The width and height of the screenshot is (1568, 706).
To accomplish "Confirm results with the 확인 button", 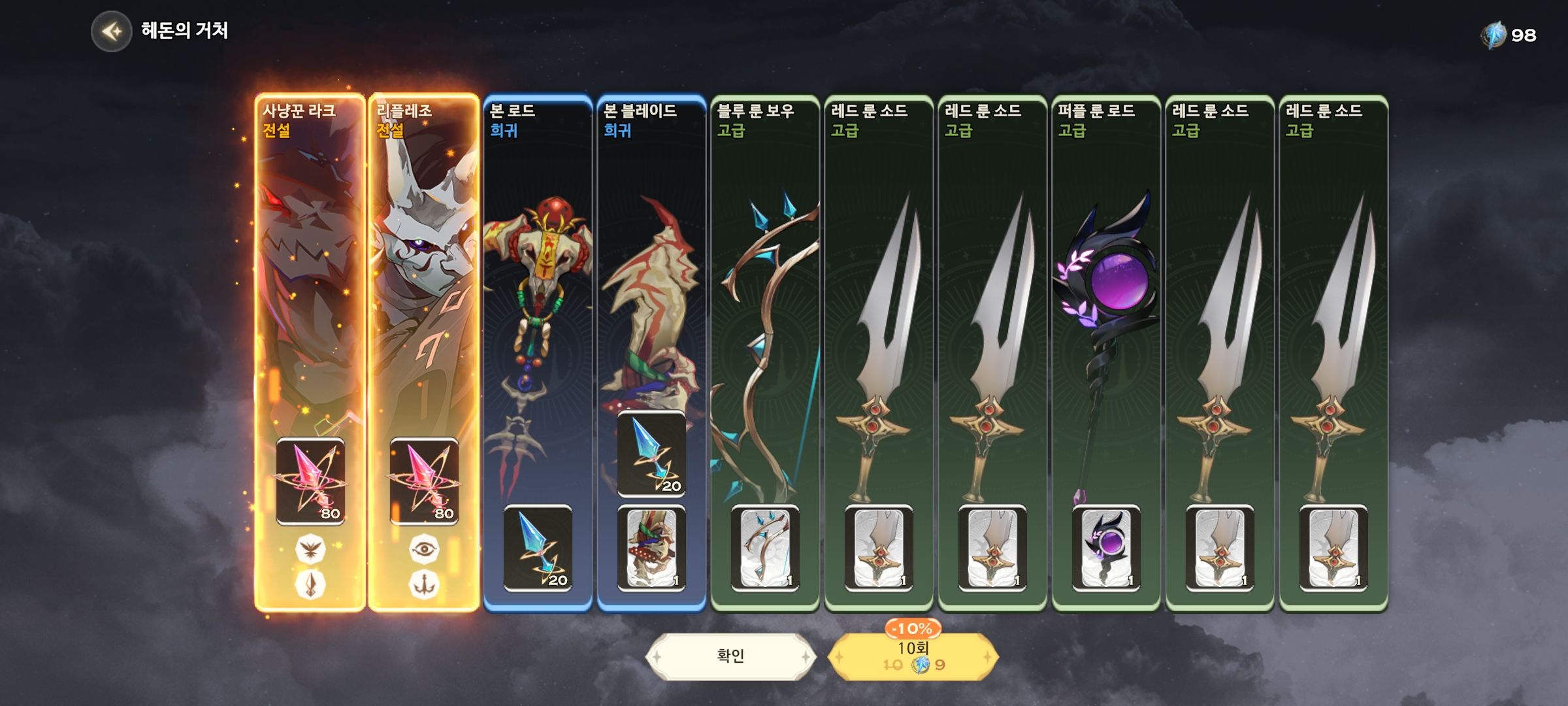I will tap(730, 656).
